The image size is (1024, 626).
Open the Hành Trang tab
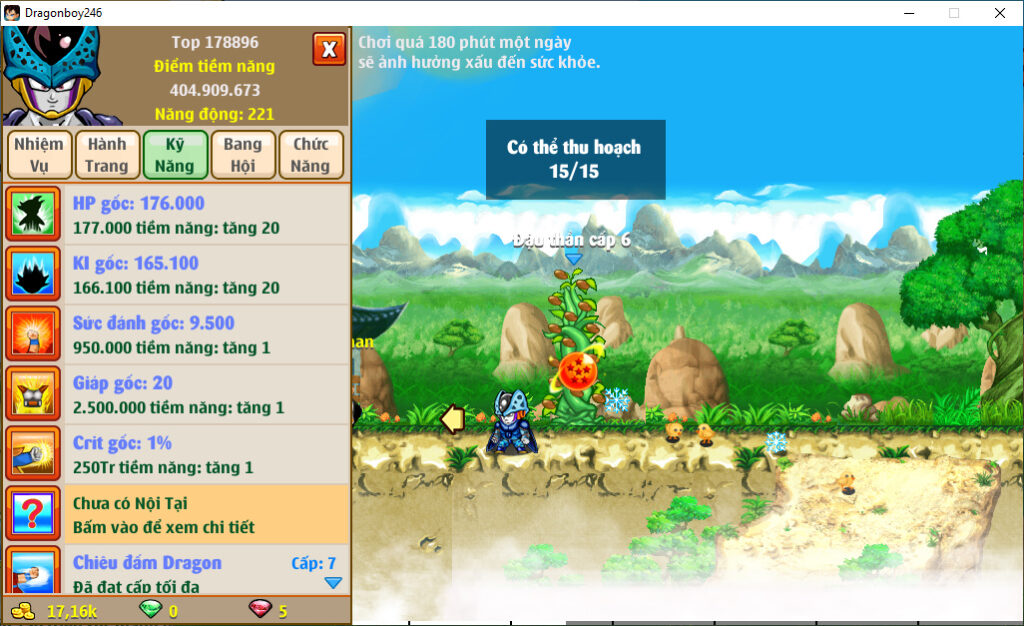coord(107,155)
